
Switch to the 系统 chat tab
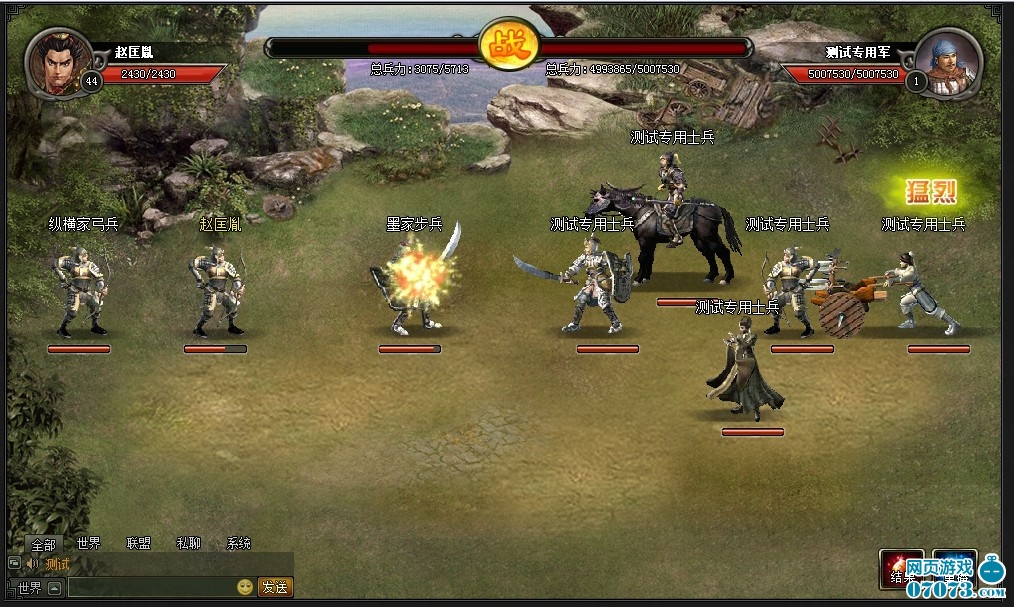click(x=239, y=543)
